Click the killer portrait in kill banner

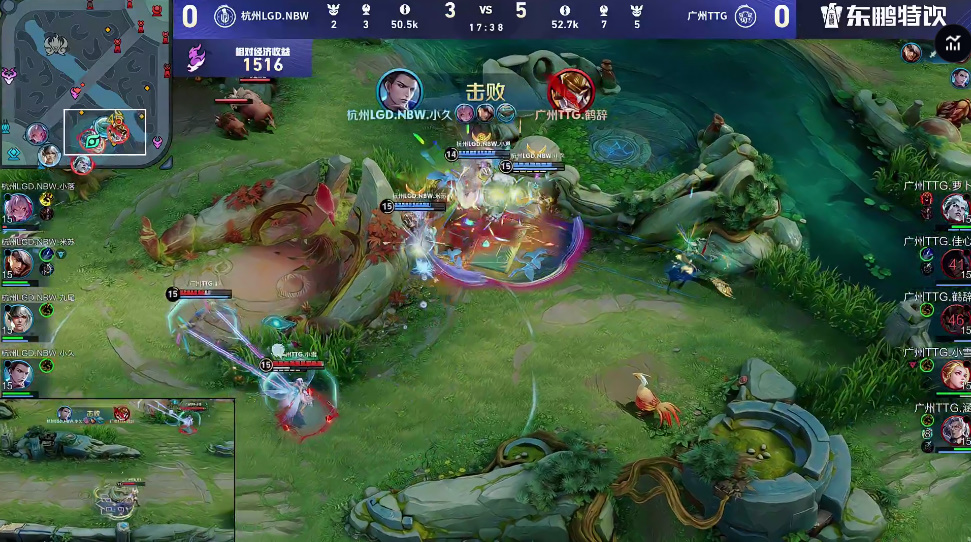tap(399, 91)
